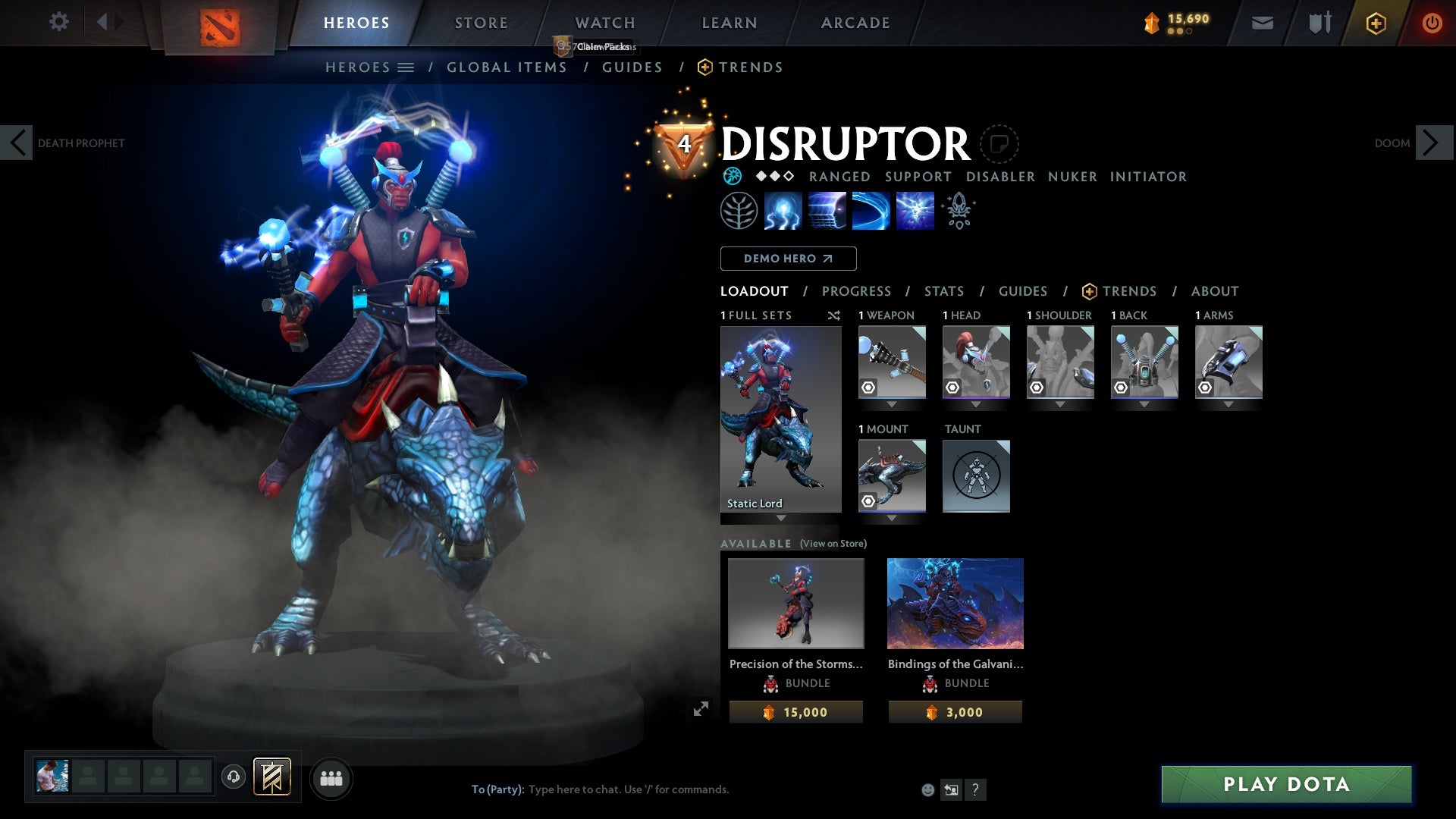Image resolution: width=1456 pixels, height=819 pixels.
Task: Open the Armory shield icon
Action: [1318, 23]
